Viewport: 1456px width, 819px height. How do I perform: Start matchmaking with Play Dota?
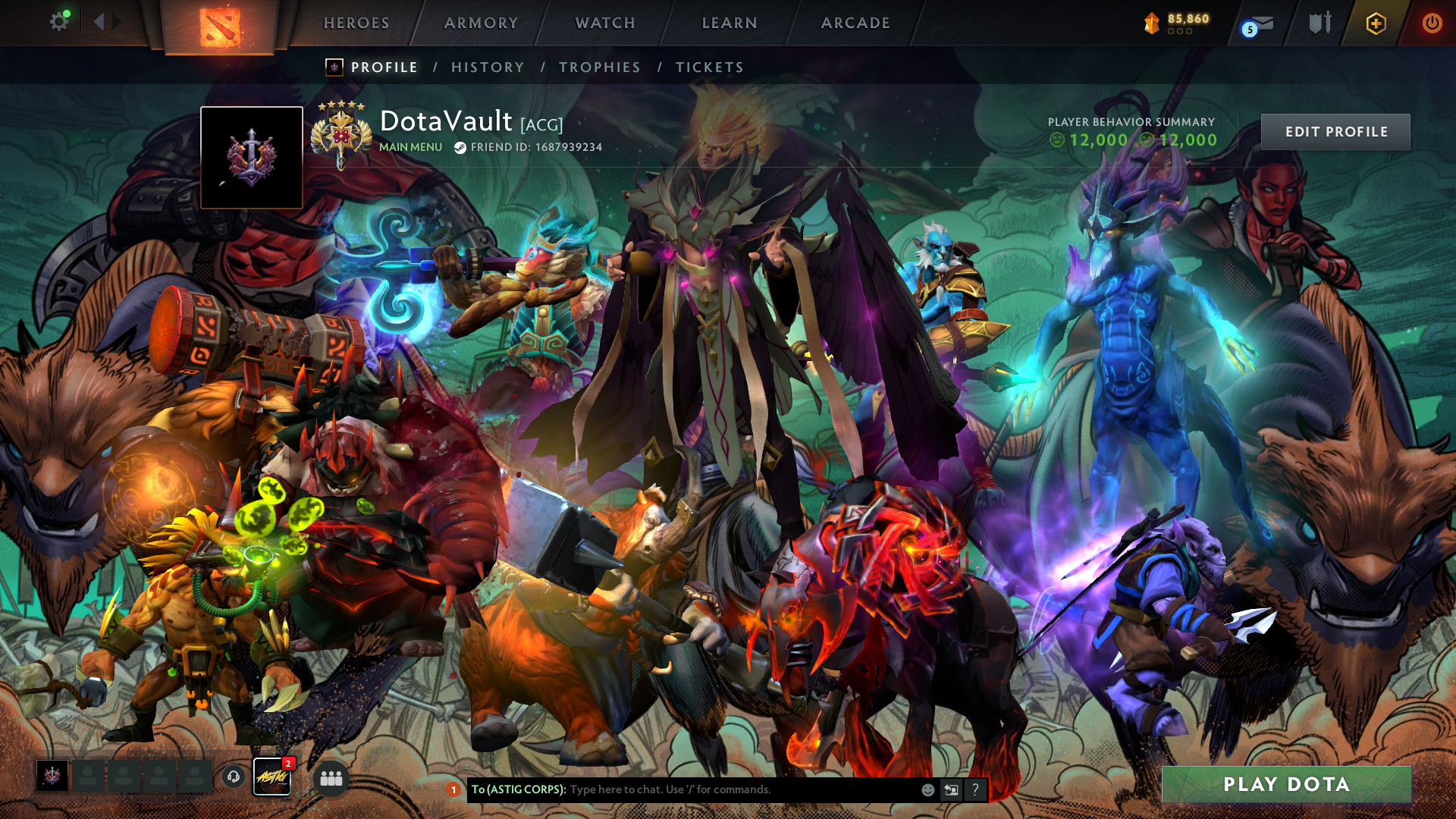click(x=1286, y=784)
